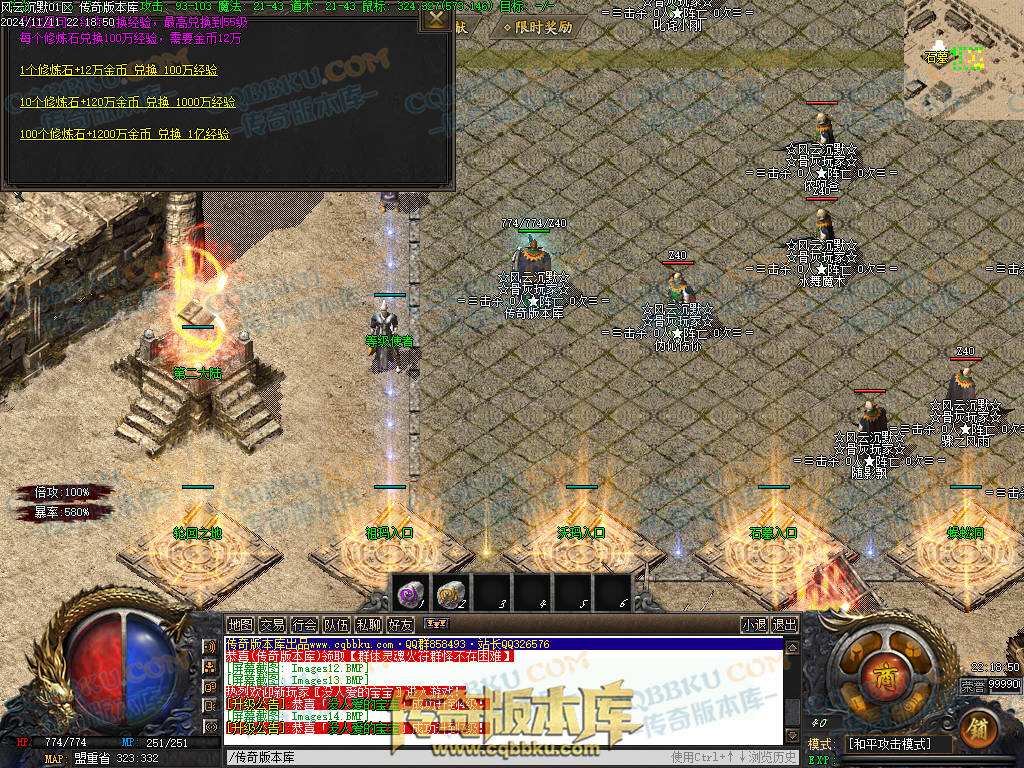Close the experience exchange dialog
This screenshot has width=1024, height=768.
click(436, 17)
